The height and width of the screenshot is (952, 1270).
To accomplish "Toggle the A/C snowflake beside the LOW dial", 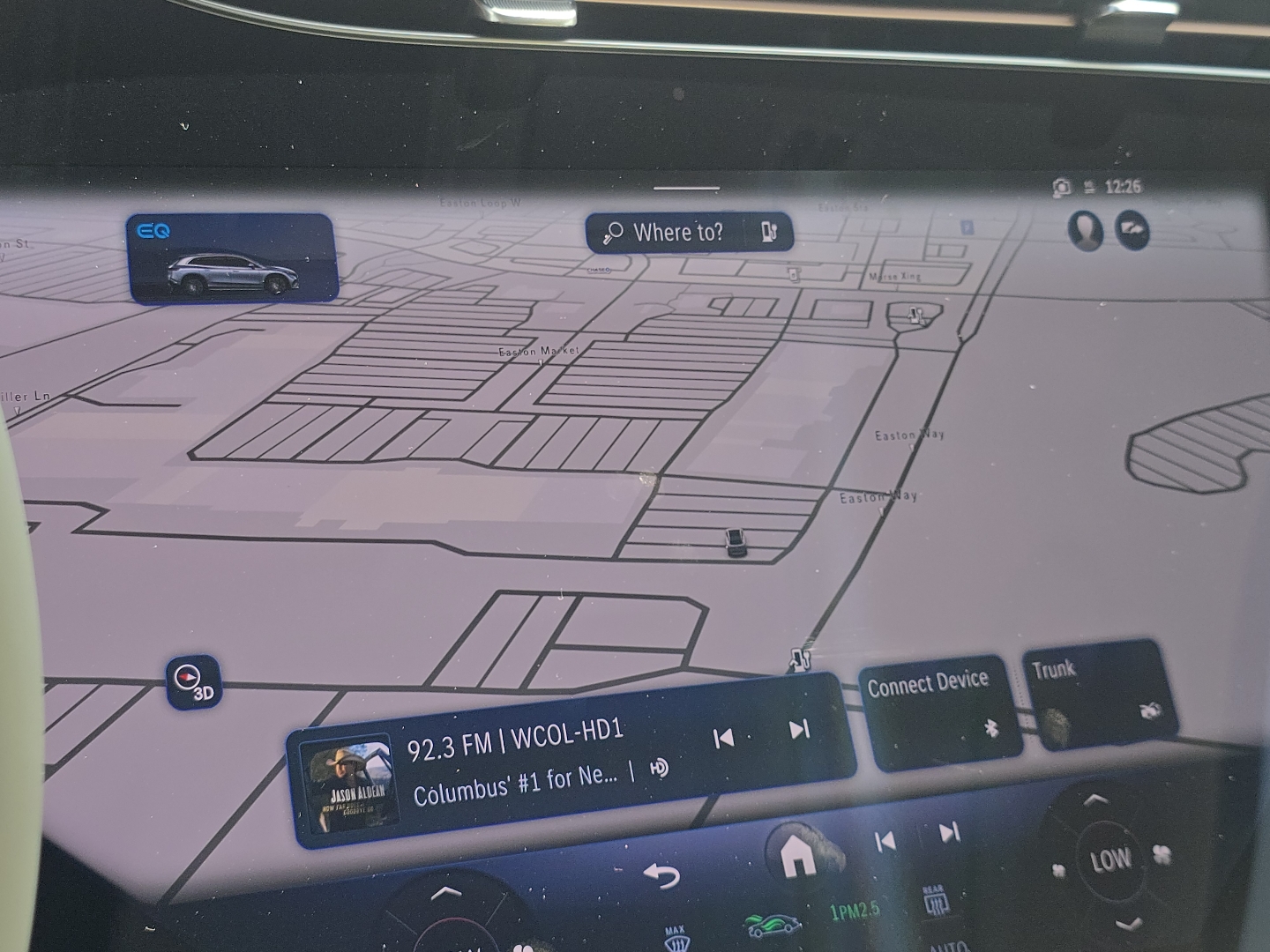I will point(1161,852).
